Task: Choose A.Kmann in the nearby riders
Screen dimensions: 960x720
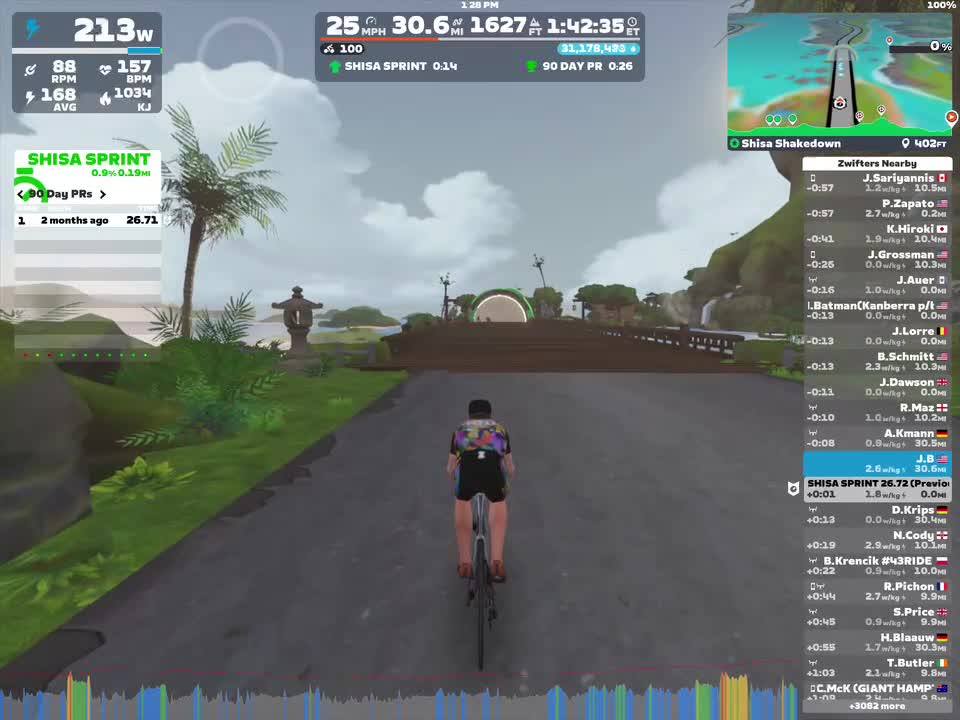Action: click(877, 439)
